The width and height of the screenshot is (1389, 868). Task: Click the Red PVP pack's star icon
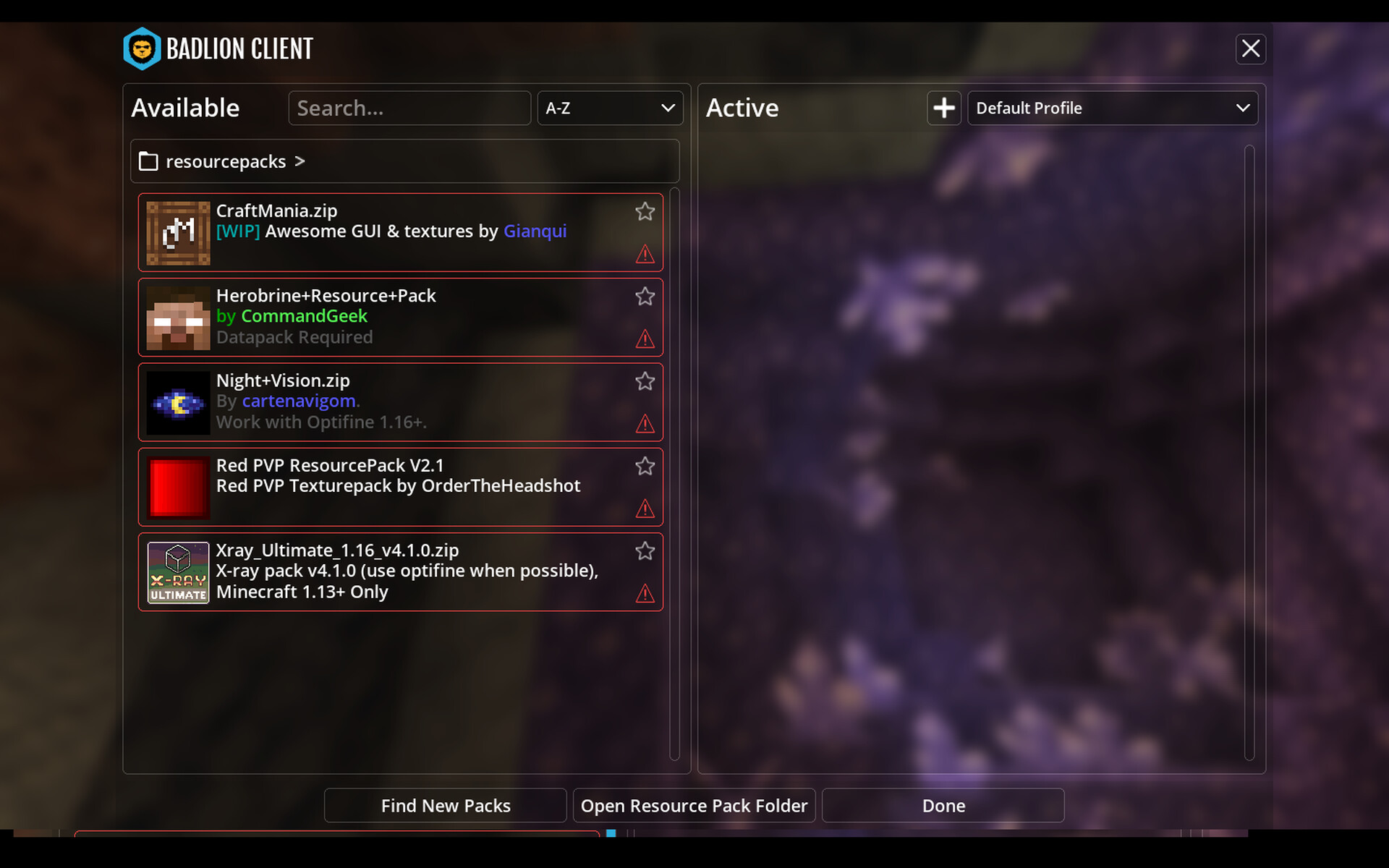(x=645, y=467)
